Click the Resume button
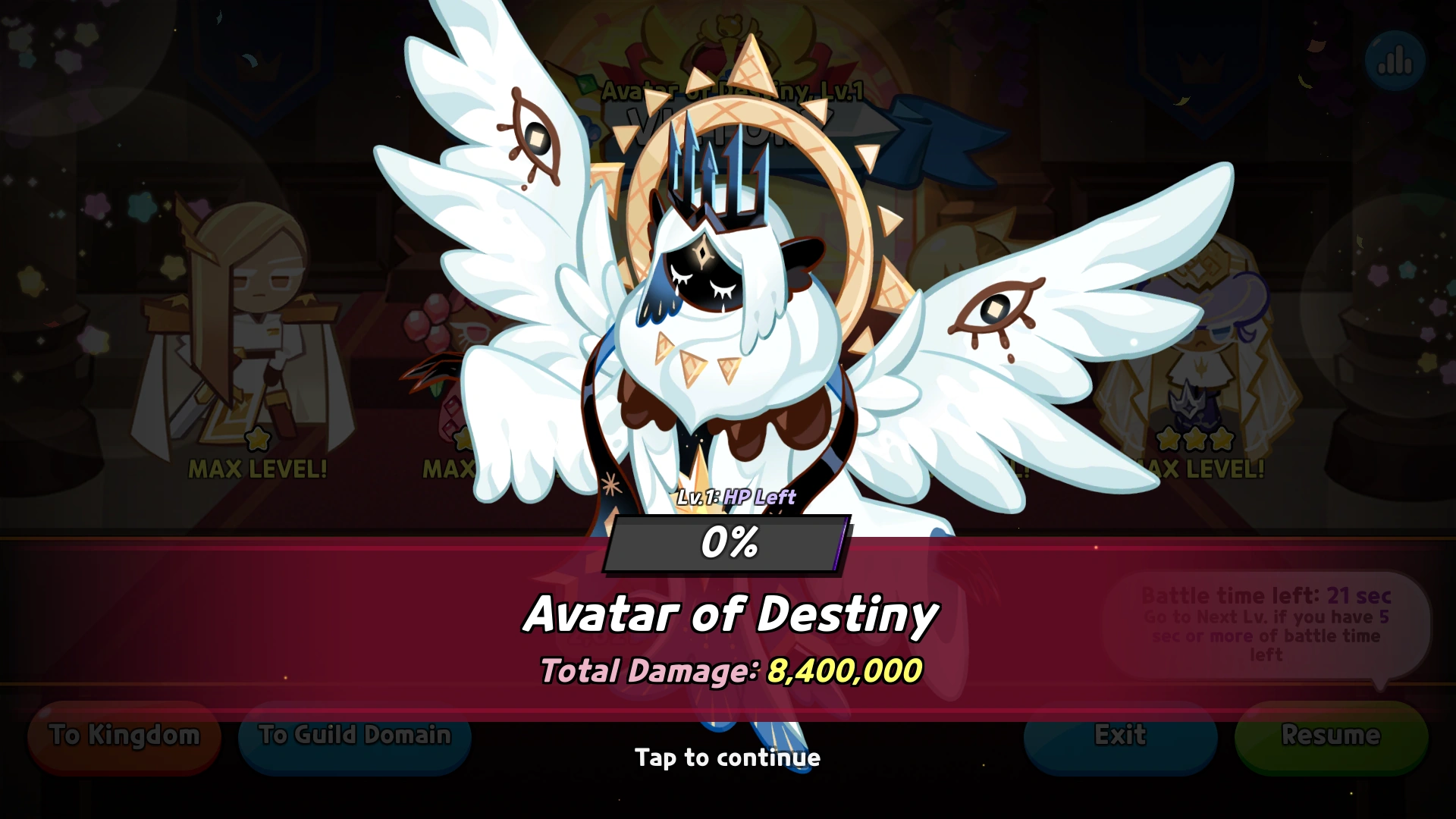 pyautogui.click(x=1329, y=735)
